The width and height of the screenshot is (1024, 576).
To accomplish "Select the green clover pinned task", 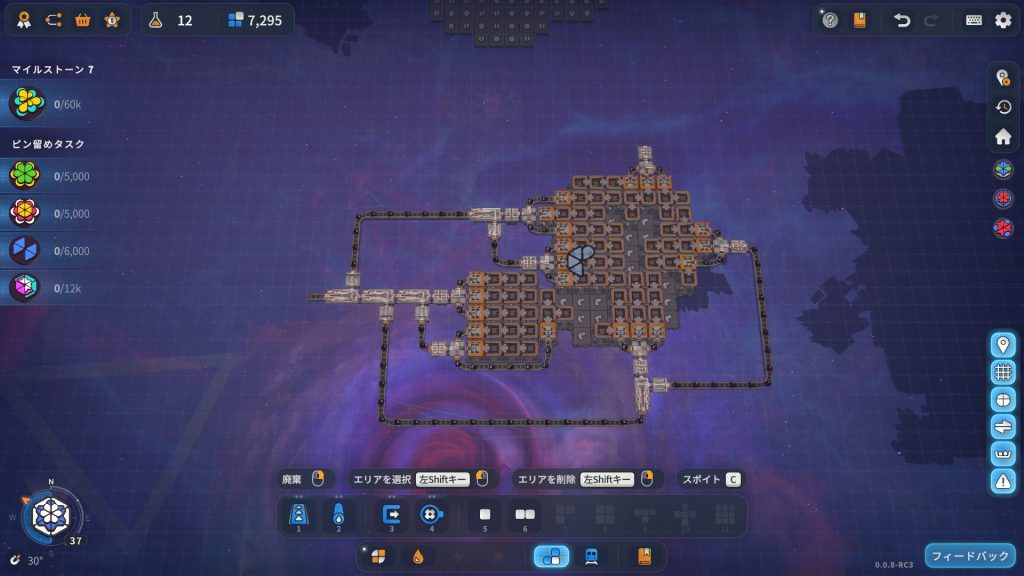I will 24,177.
